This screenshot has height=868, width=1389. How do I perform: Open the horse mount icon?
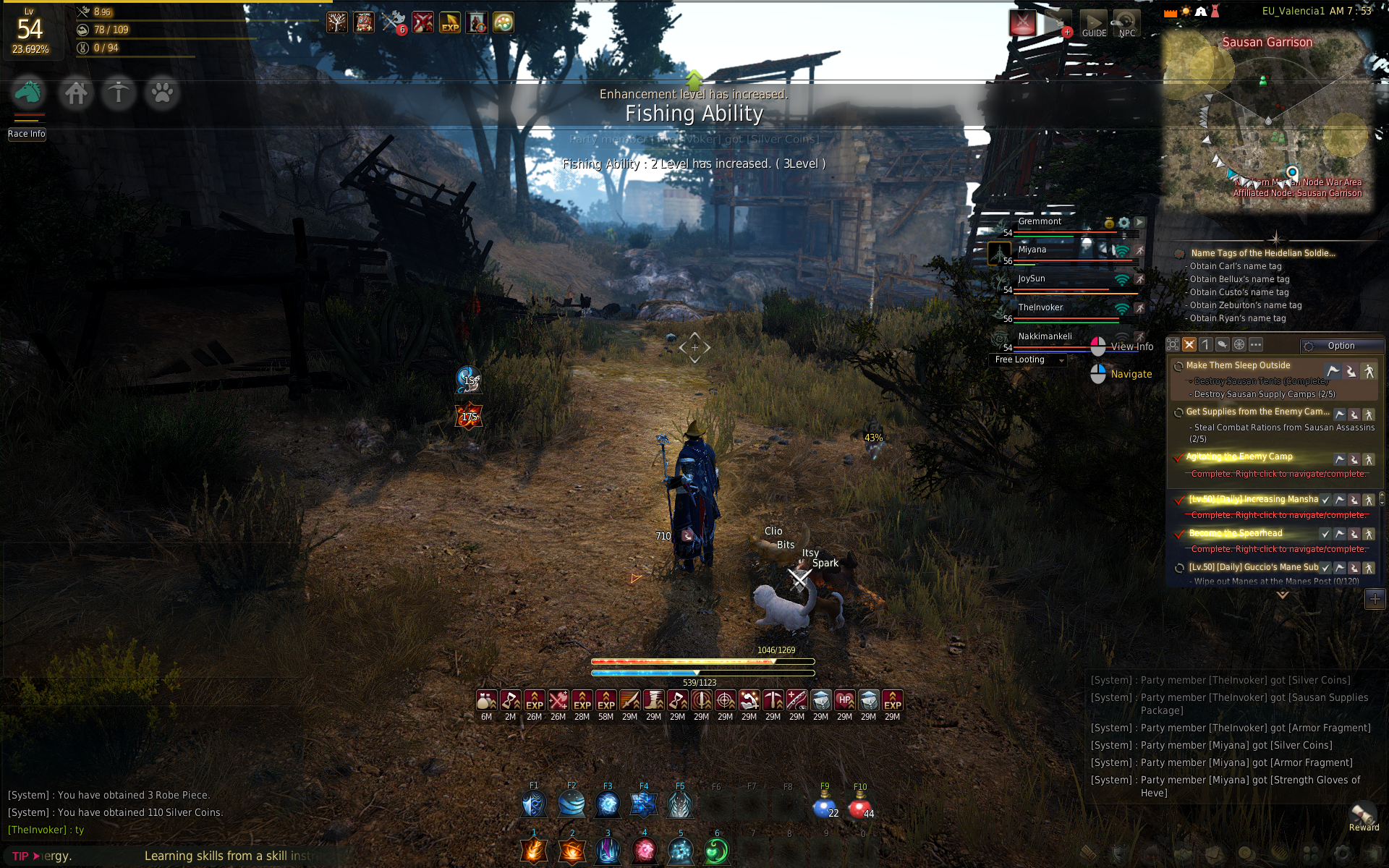[28, 93]
